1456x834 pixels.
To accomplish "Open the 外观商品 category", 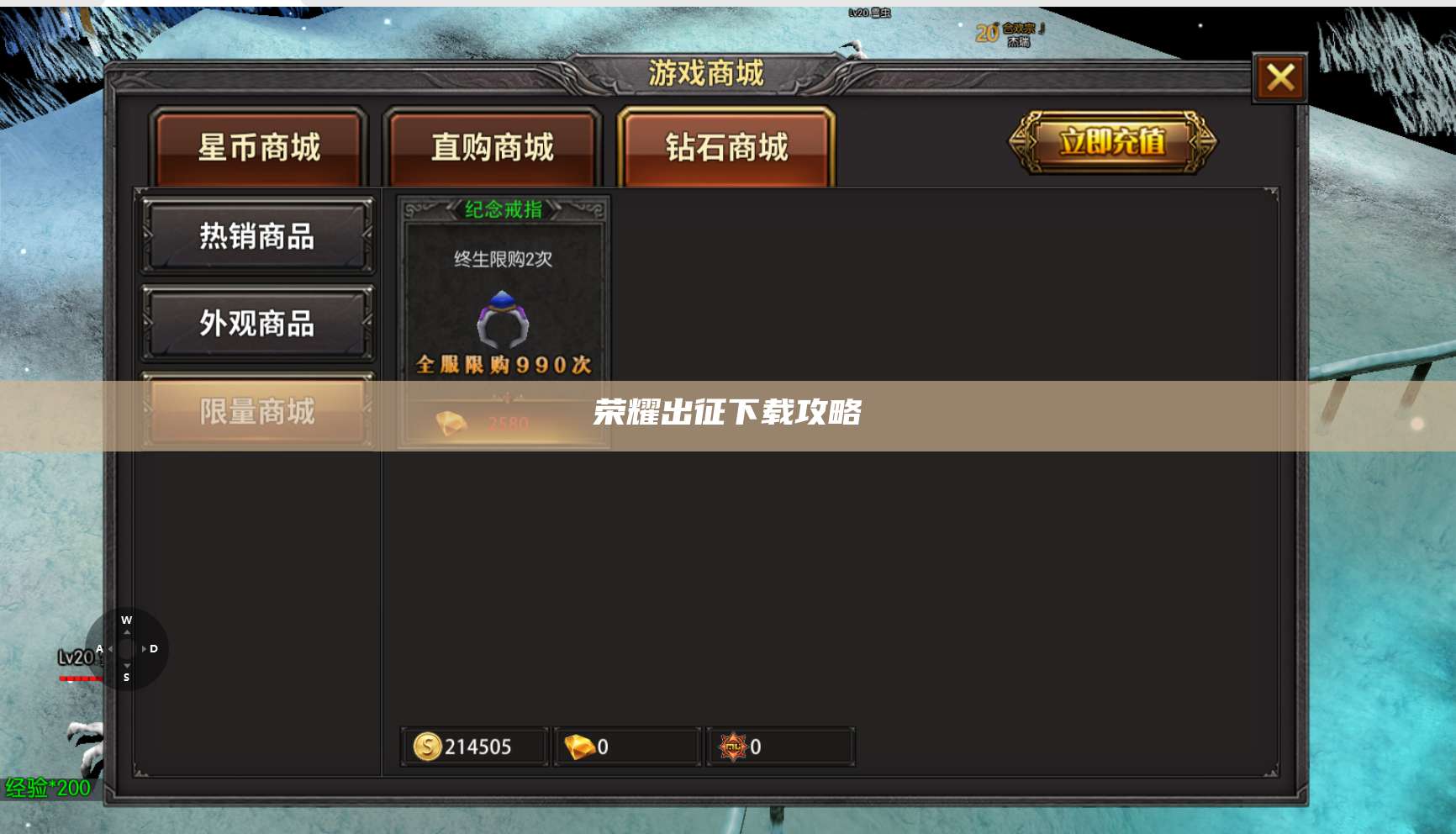I will [x=258, y=324].
